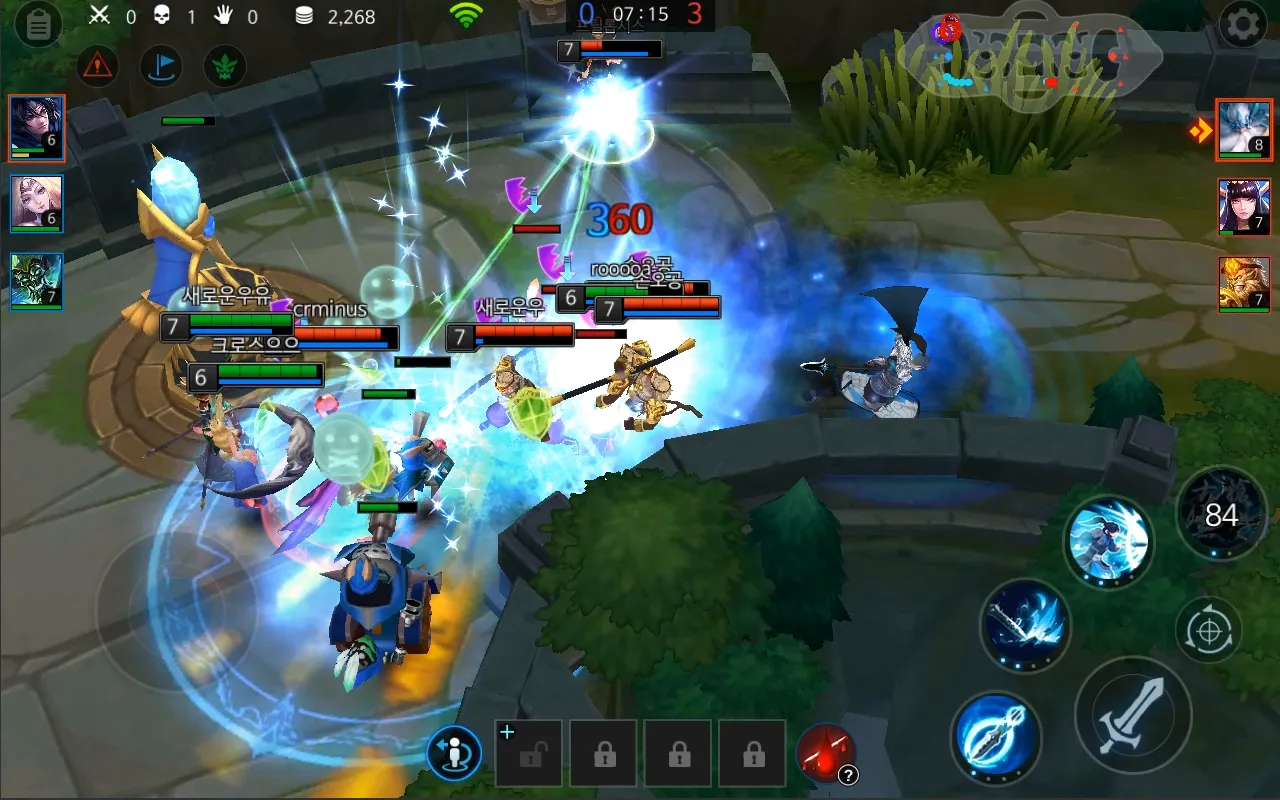The height and width of the screenshot is (800, 1280).
Task: Select the golden monkey enemy portrait
Action: [1244, 284]
